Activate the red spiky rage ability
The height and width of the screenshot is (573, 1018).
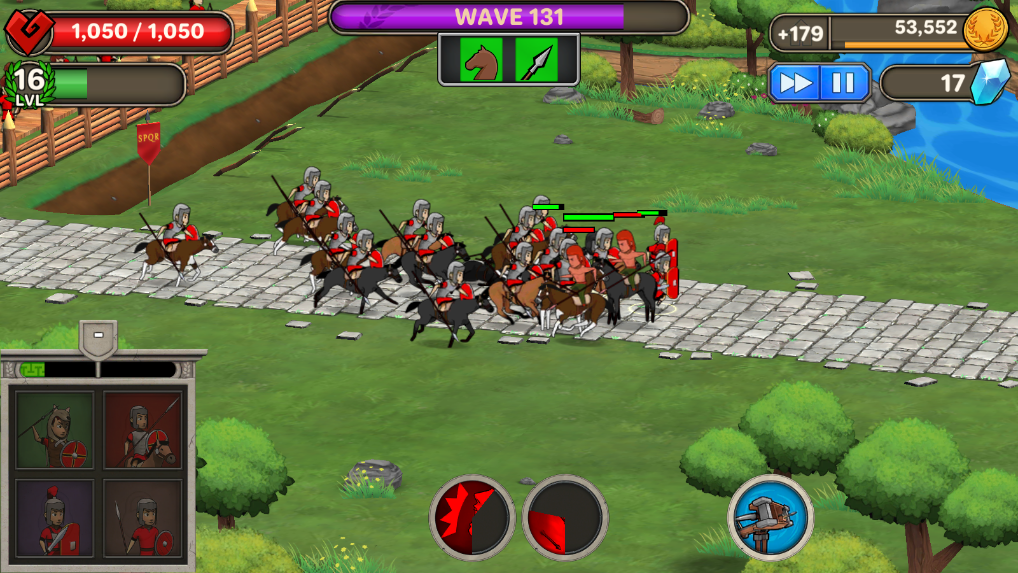[x=472, y=517]
